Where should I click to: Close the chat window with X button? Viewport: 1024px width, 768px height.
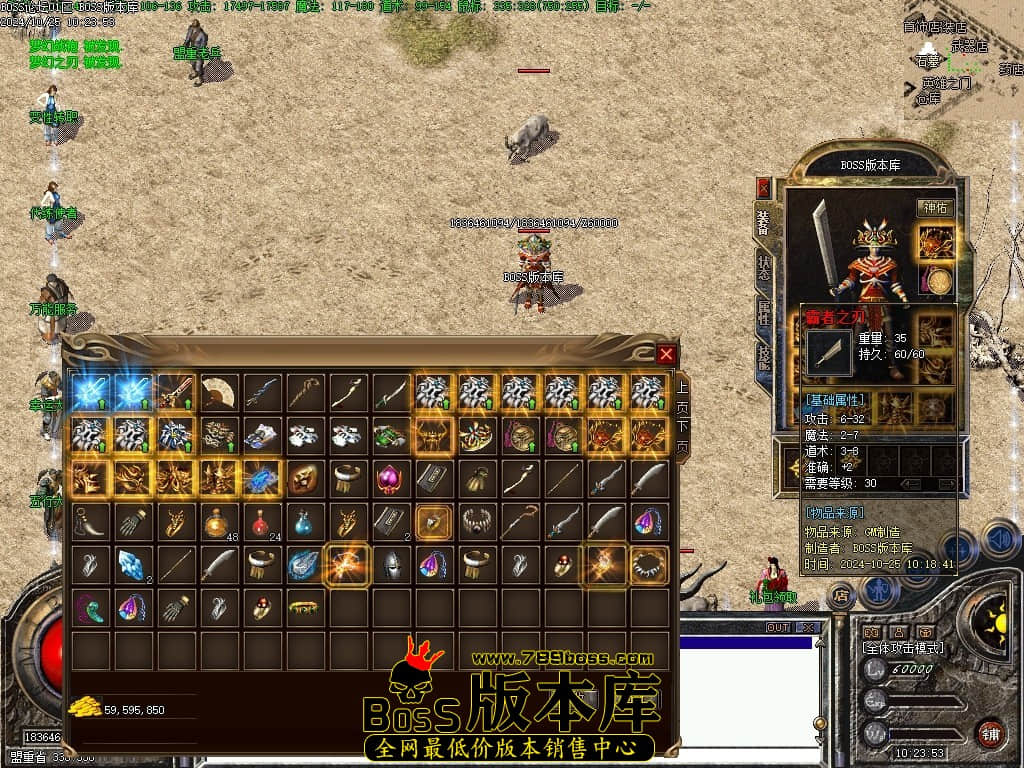tap(808, 628)
